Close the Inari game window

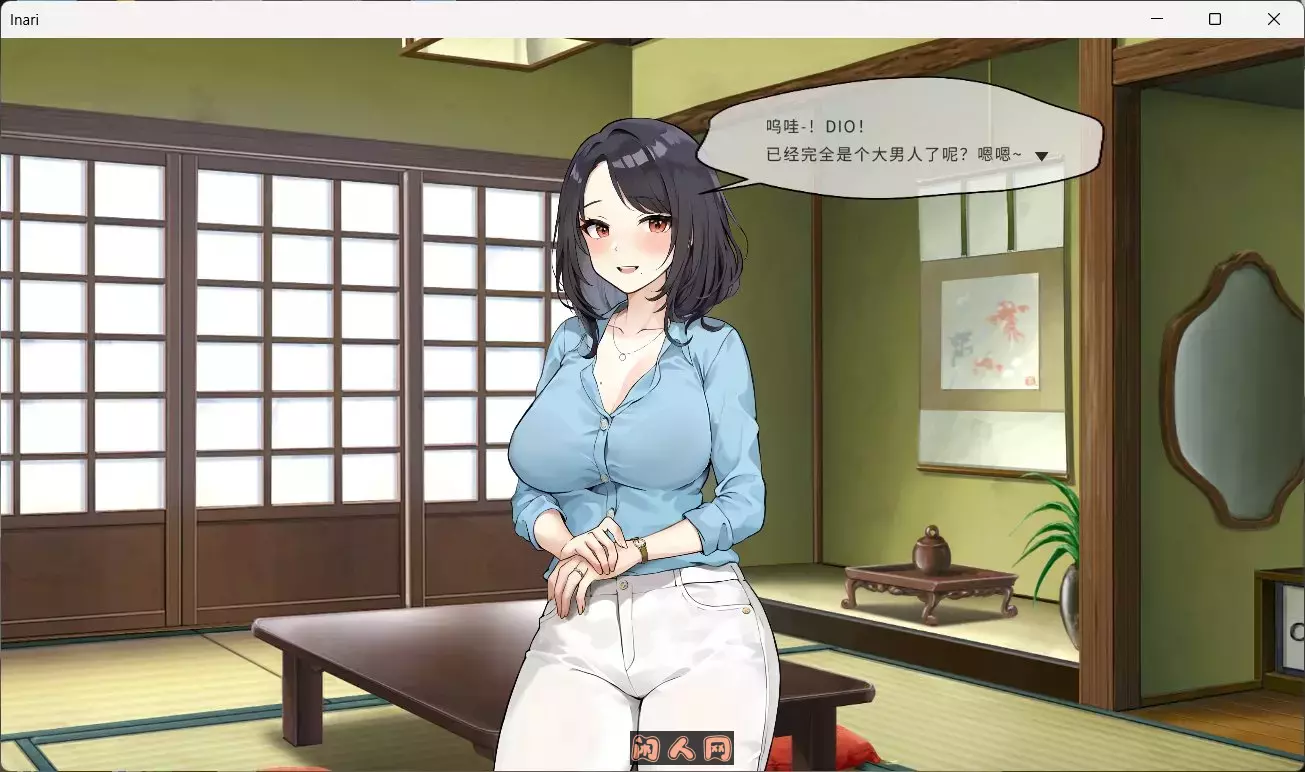pos(1274,18)
